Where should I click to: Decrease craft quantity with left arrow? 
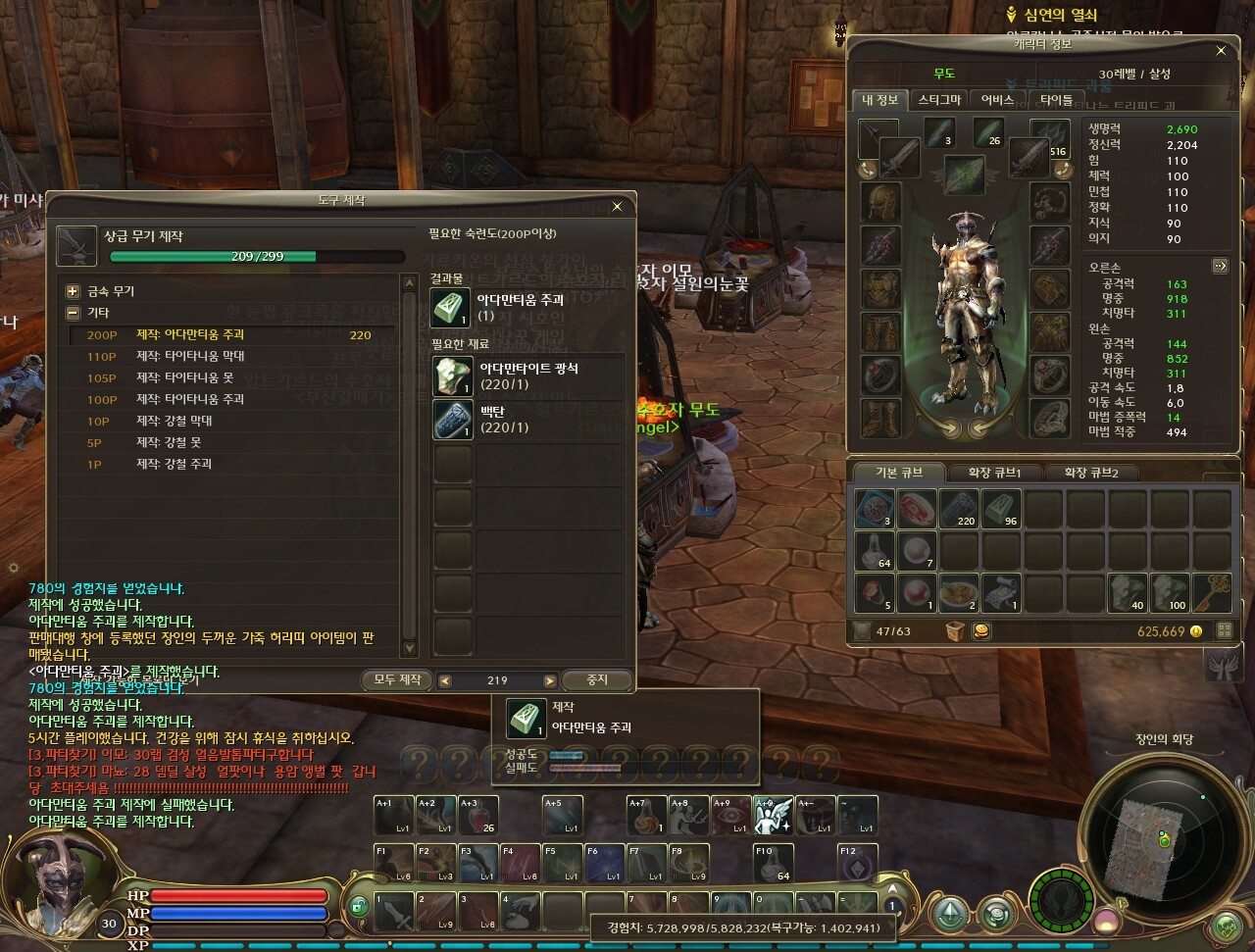pyautogui.click(x=445, y=680)
